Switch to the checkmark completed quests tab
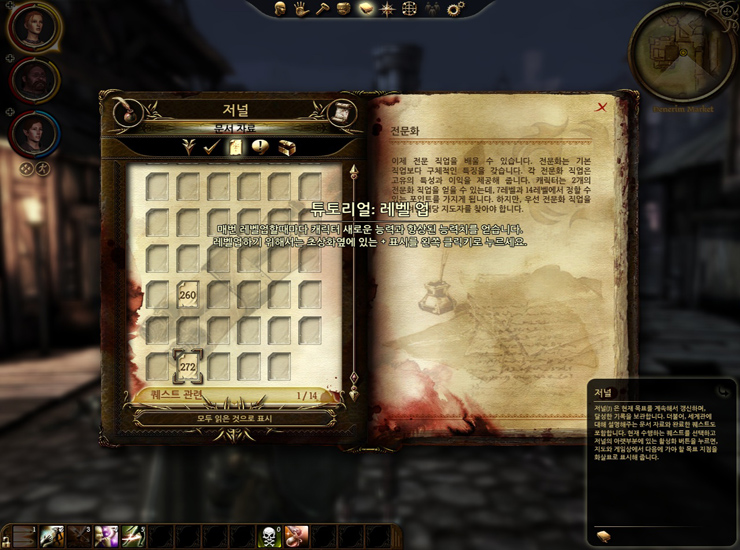740x550 pixels. 211,147
